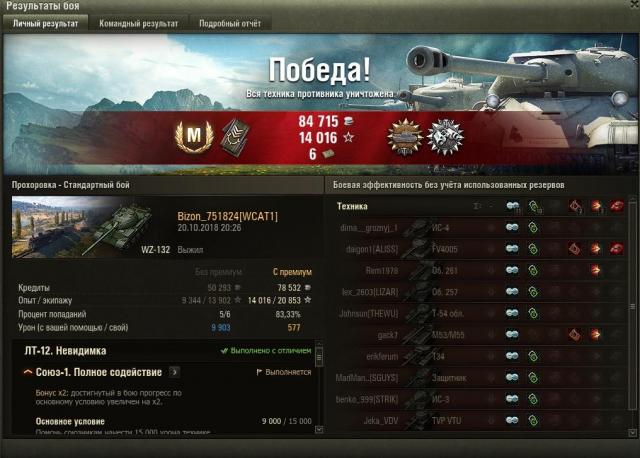Click the round medal with wreath
The height and width of the screenshot is (458, 640).
click(x=444, y=135)
